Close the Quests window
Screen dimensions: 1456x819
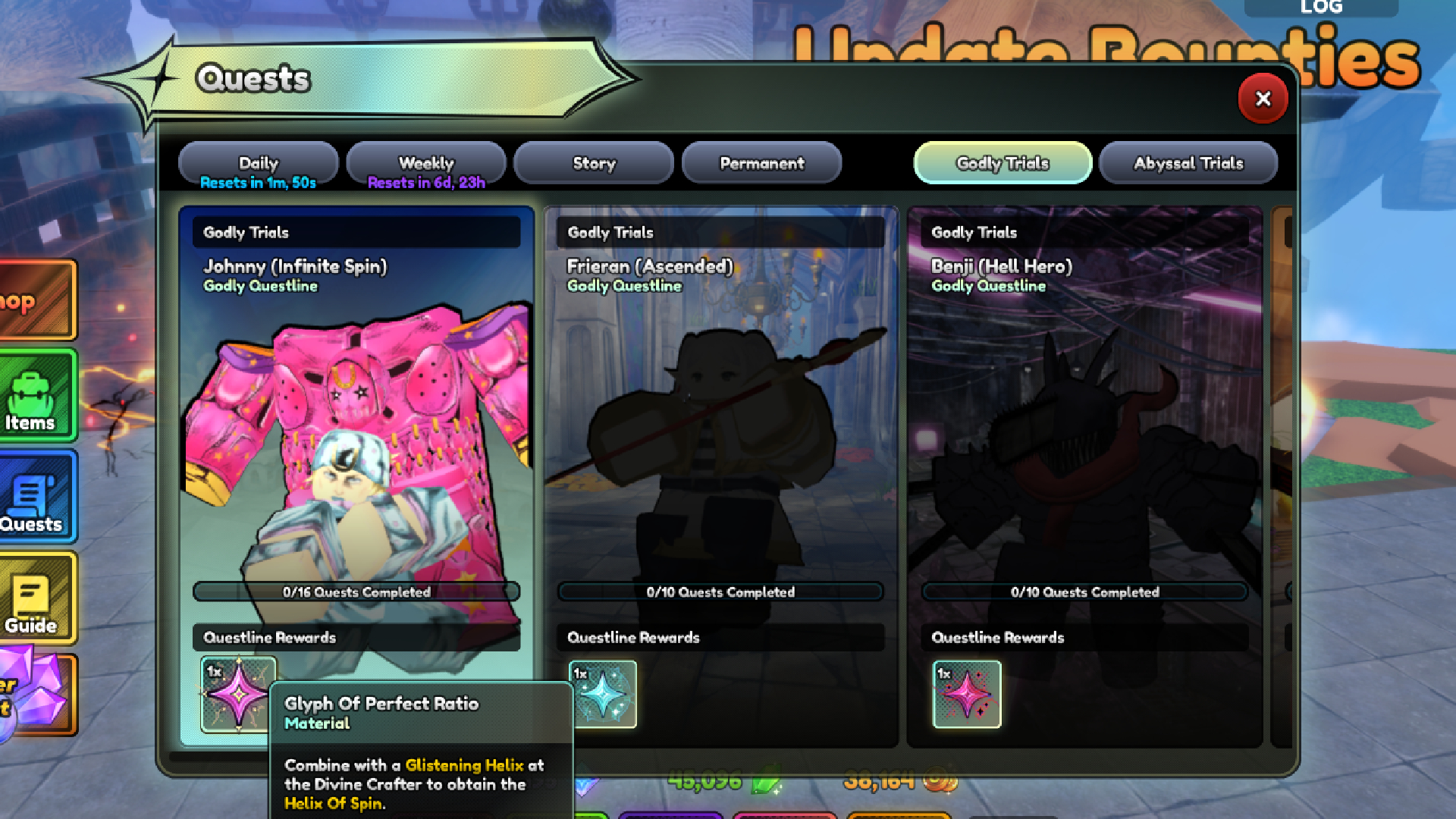click(x=1263, y=99)
